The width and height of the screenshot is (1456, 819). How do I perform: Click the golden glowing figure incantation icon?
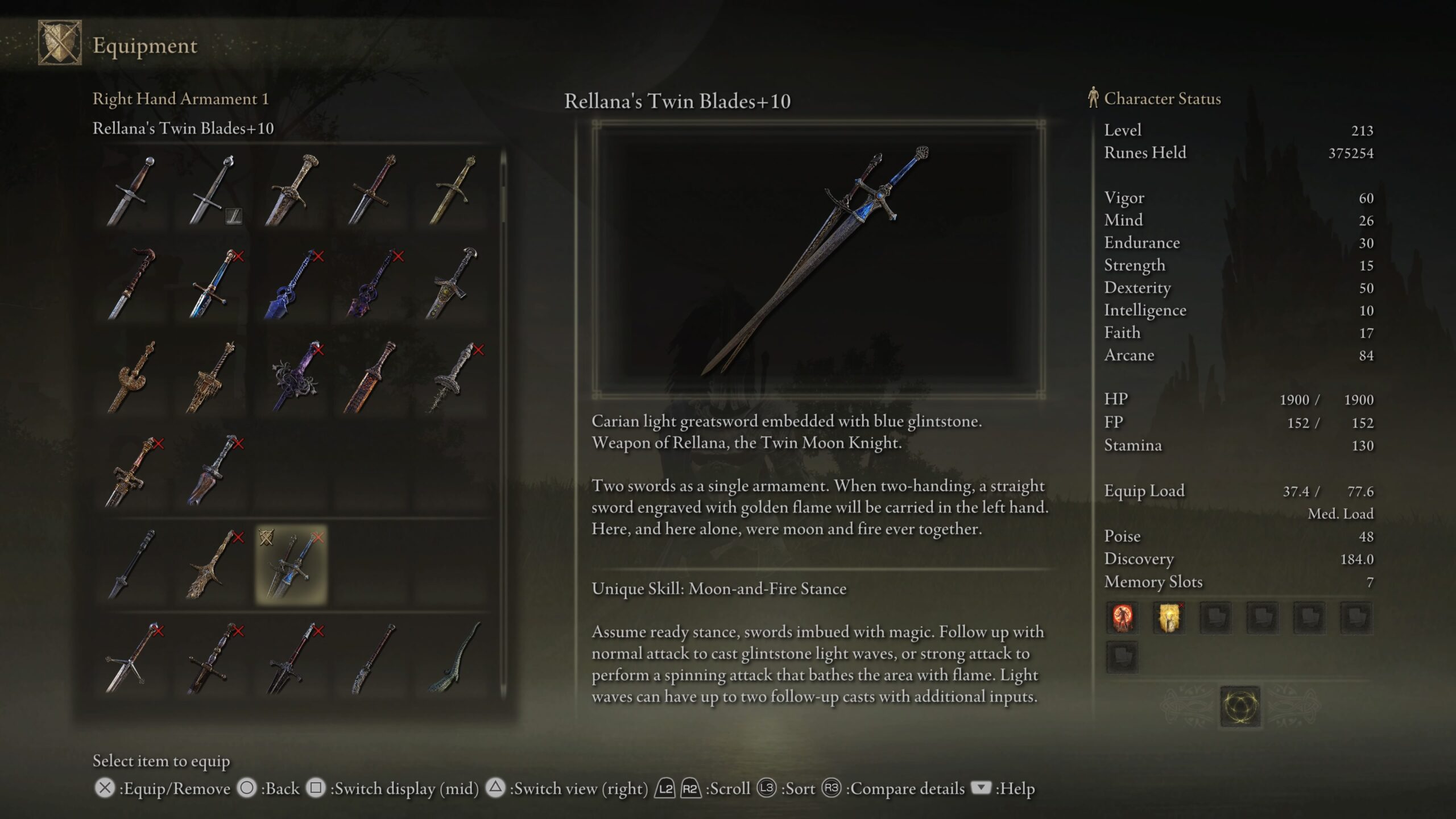(1169, 617)
